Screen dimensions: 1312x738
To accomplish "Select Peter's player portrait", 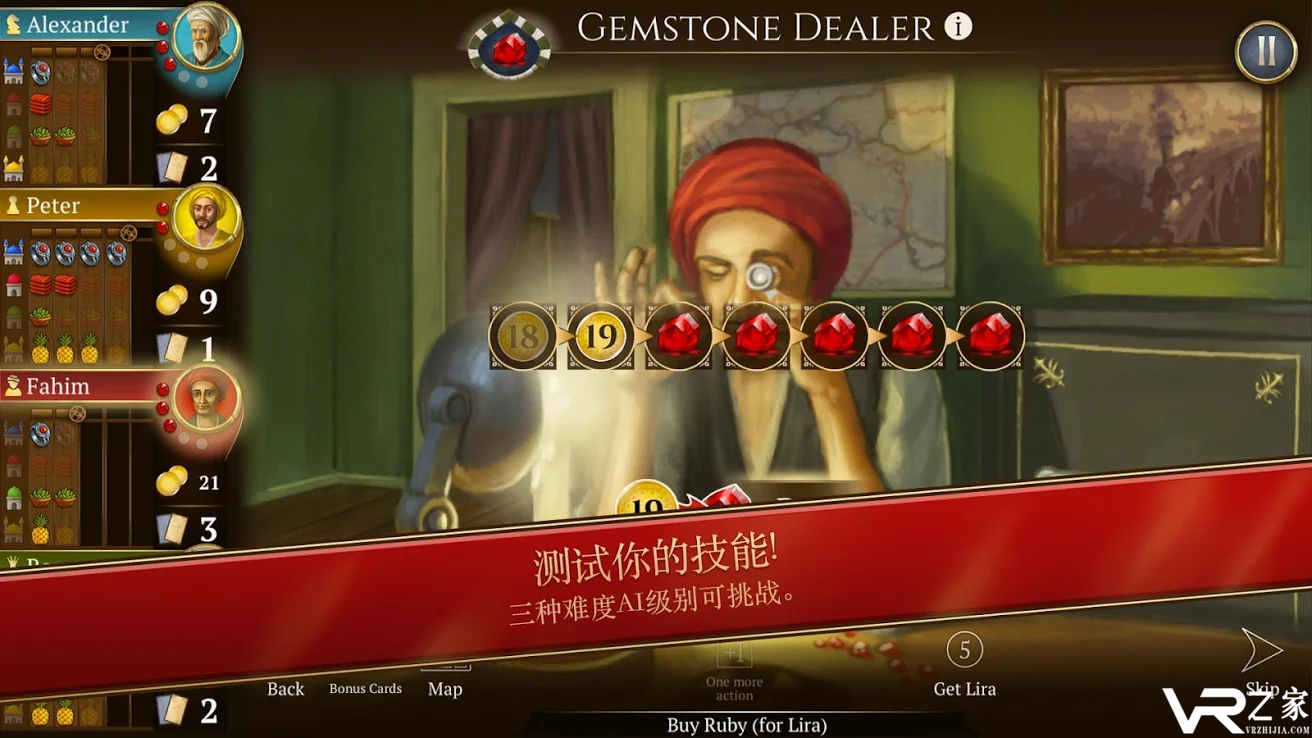I will click(x=205, y=220).
